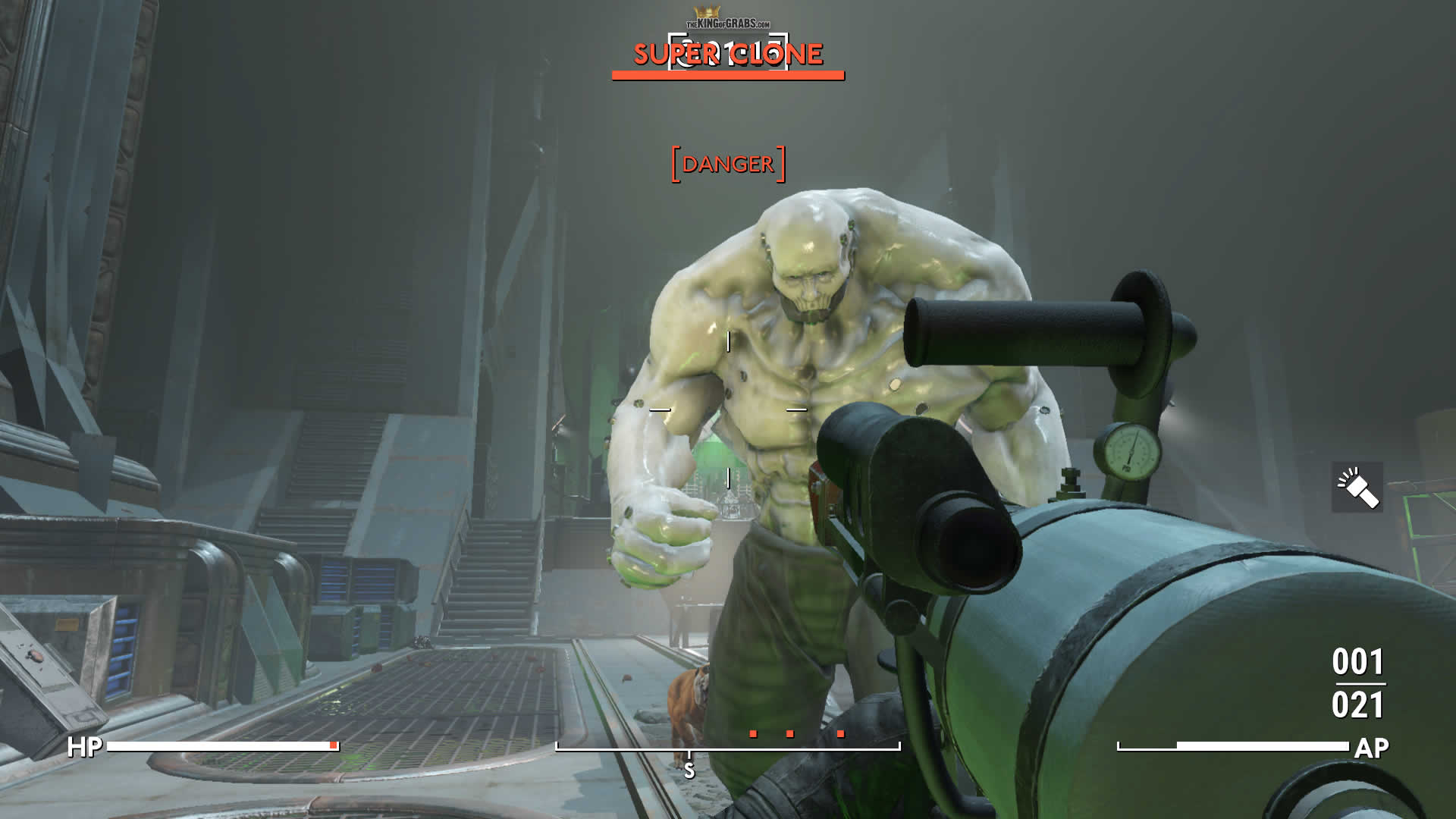Image resolution: width=1456 pixels, height=819 pixels.
Task: Click the compass bar with the S marker
Action: pyautogui.click(x=727, y=748)
